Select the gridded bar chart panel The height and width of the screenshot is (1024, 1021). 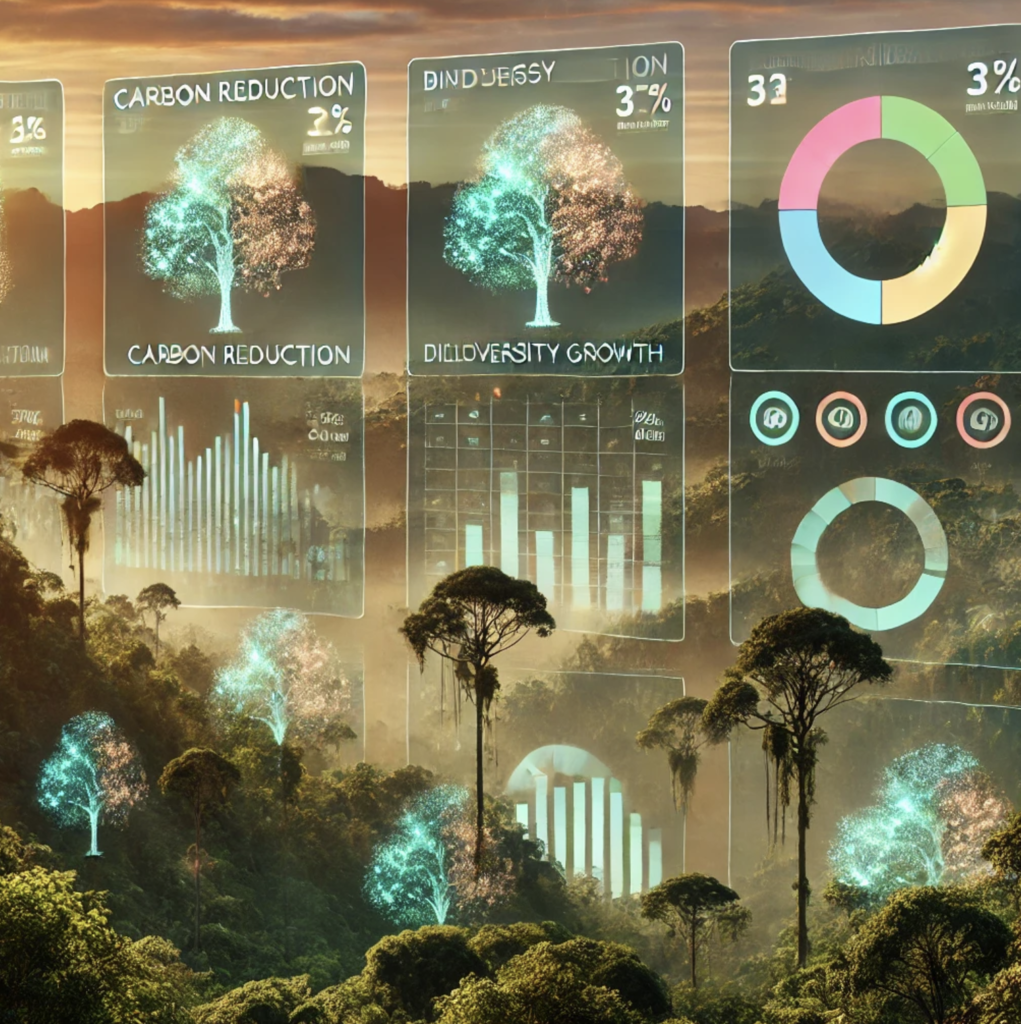545,505
